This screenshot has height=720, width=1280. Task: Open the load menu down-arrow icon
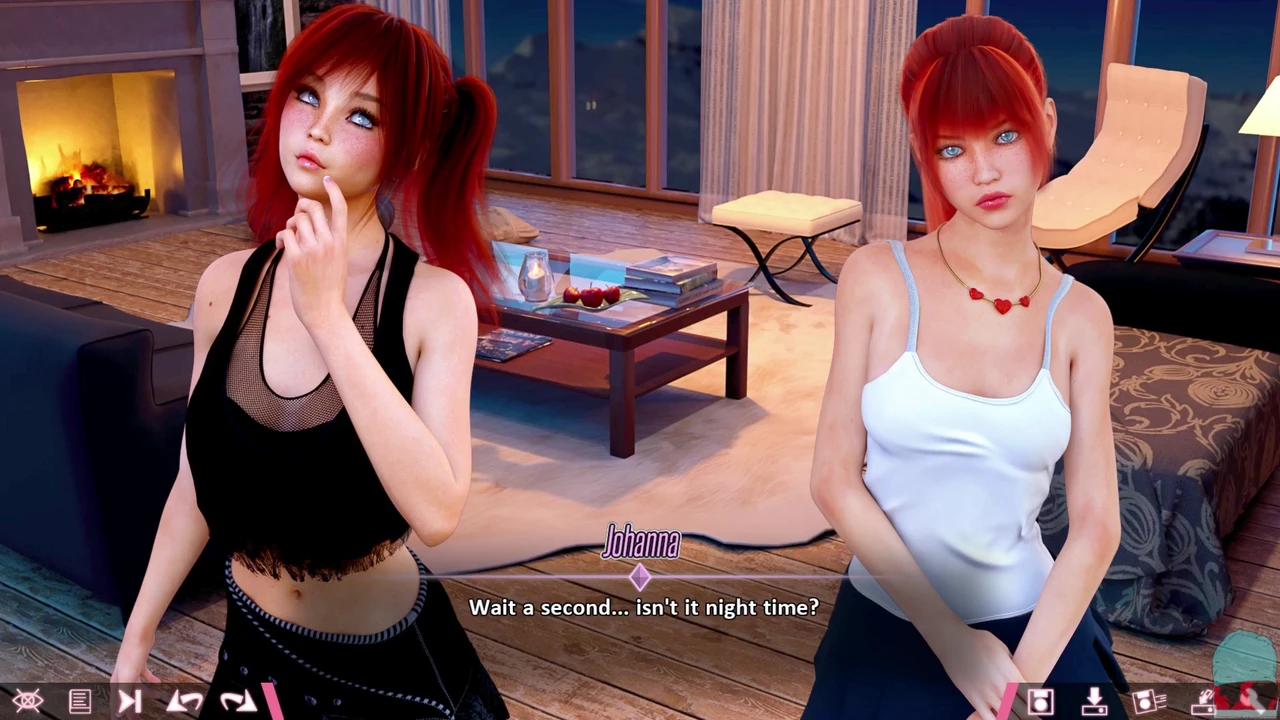1094,701
